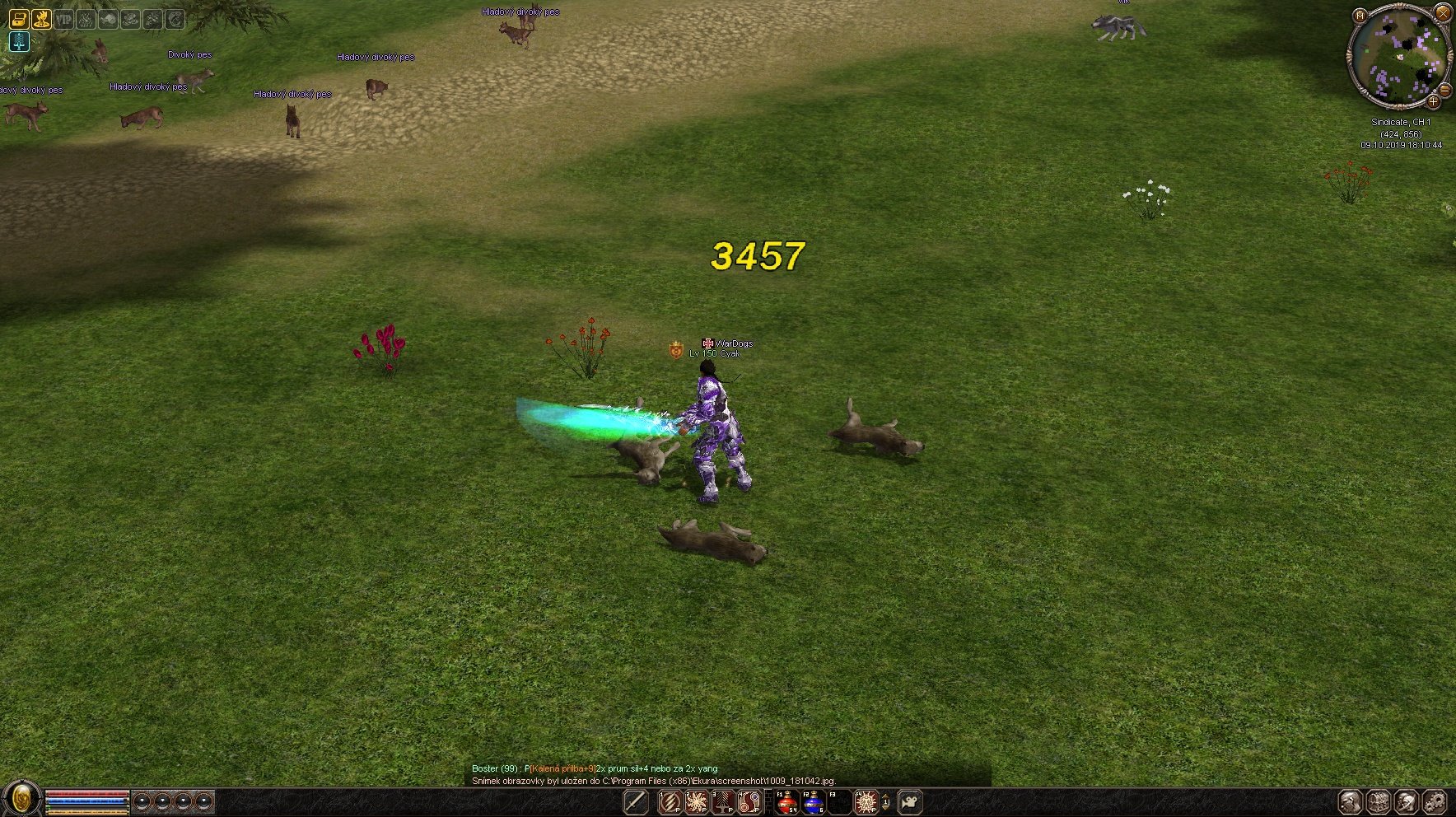Activate the spinning blades skill in slot 2

[x=697, y=801]
